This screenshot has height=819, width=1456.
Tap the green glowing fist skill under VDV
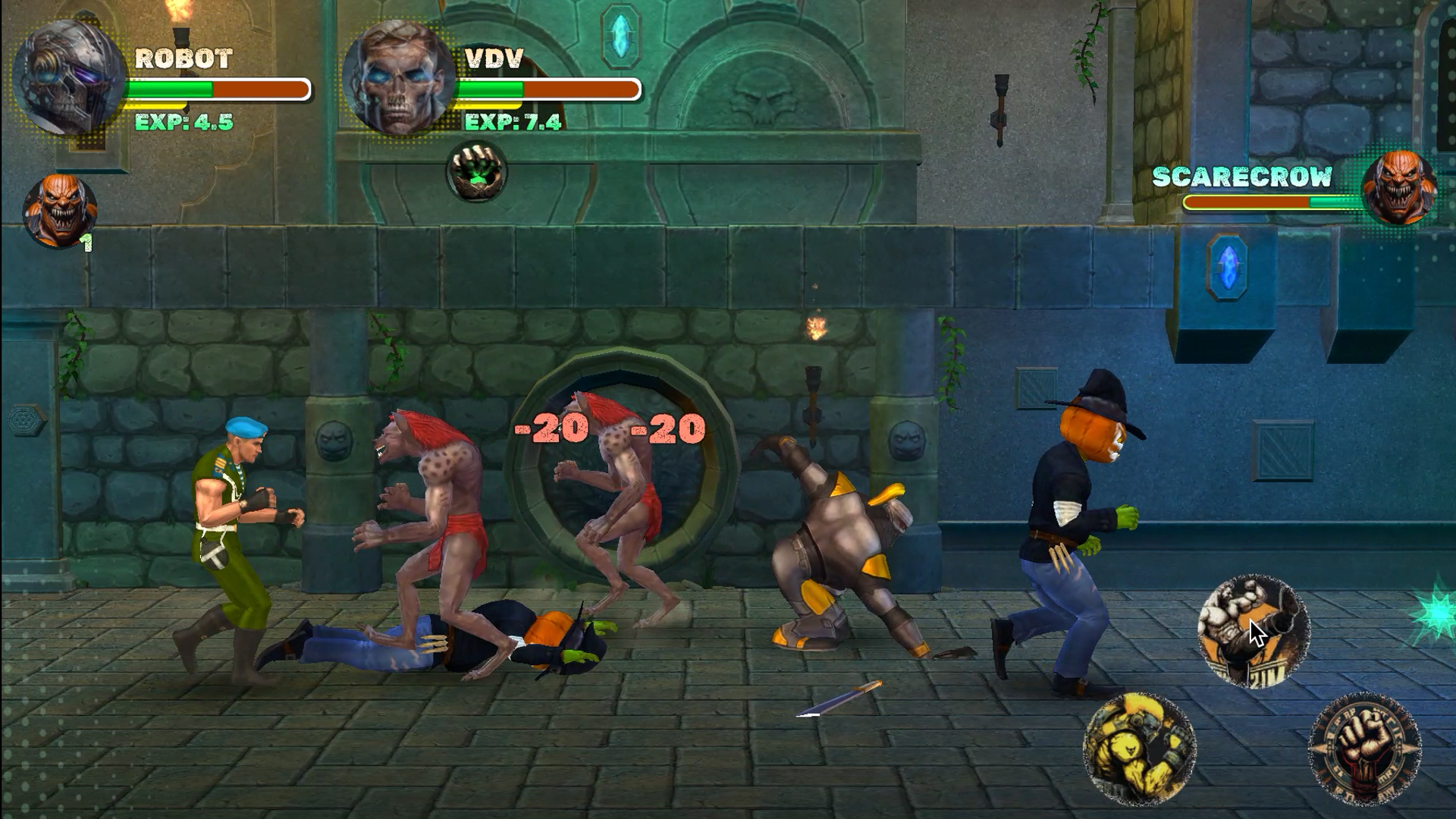(476, 174)
